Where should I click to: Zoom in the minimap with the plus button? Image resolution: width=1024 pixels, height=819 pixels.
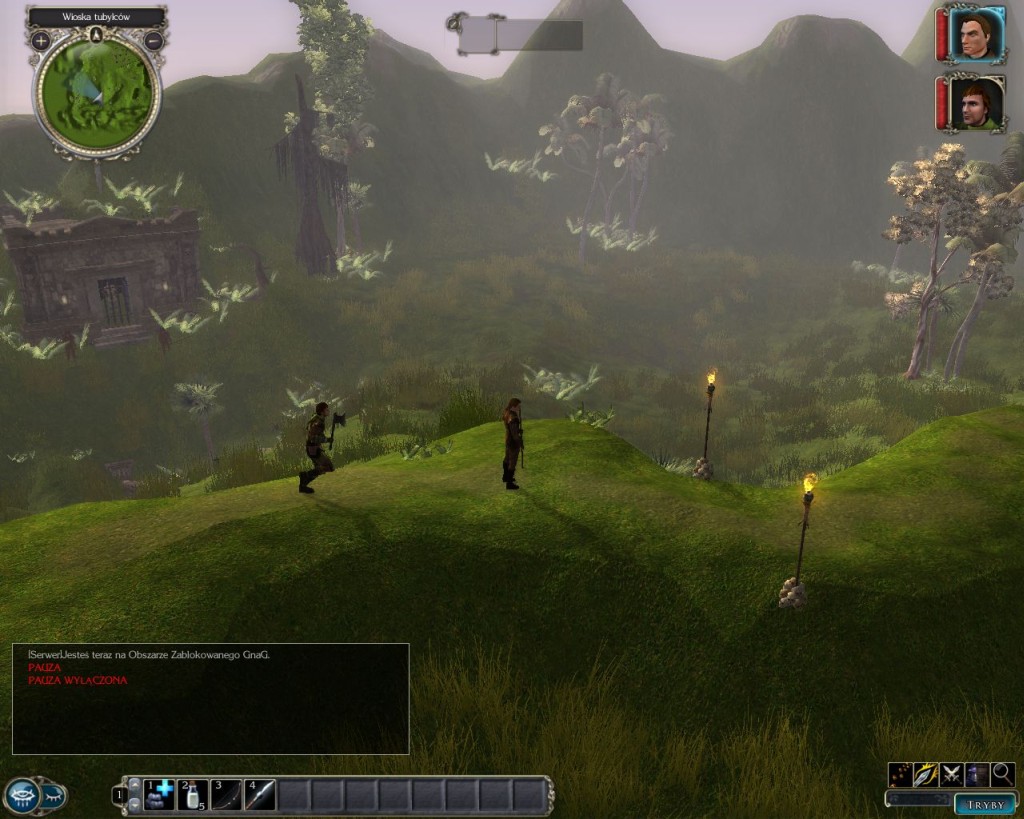(x=40, y=41)
